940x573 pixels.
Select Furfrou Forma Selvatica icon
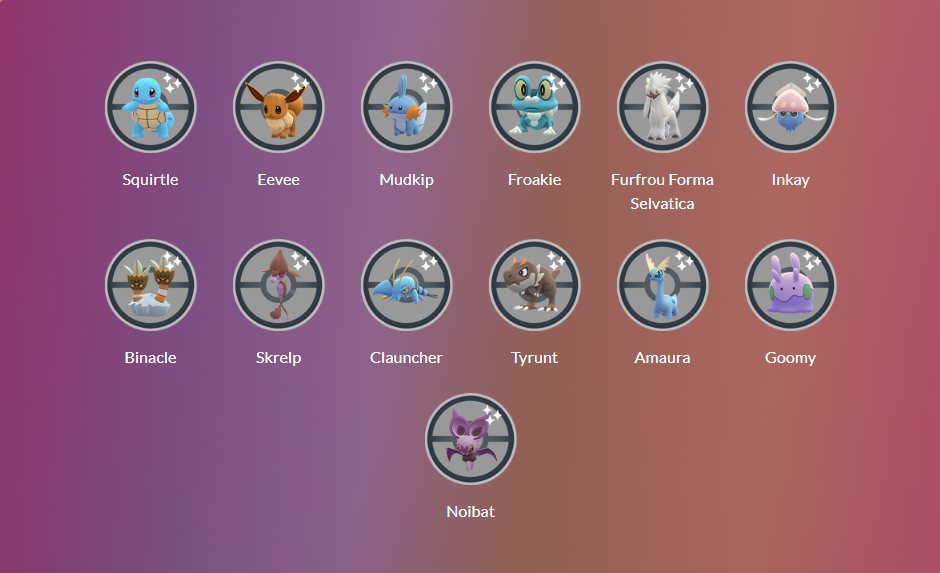click(x=663, y=108)
